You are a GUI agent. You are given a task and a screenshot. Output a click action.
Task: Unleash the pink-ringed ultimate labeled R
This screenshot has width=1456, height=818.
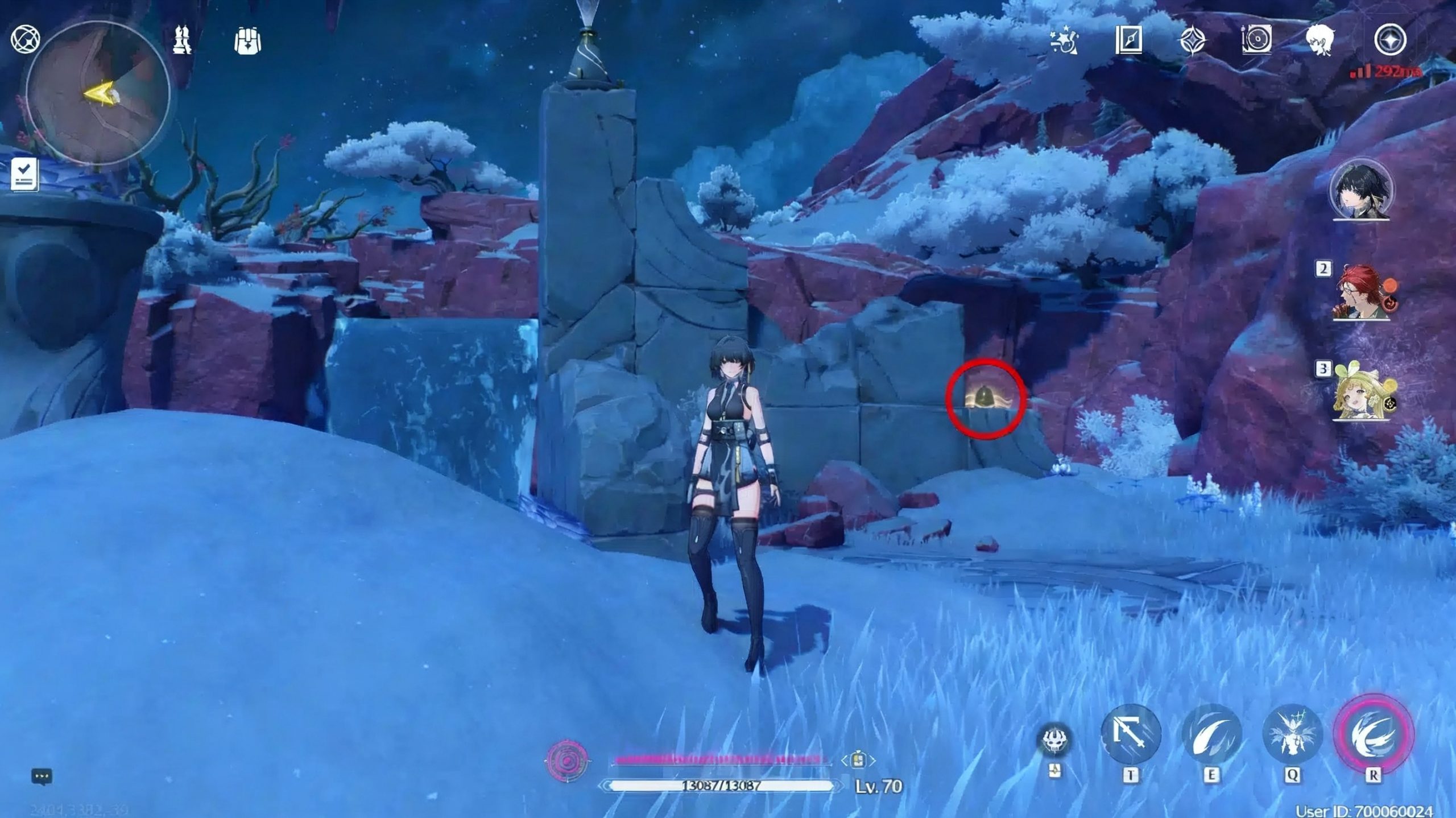(1373, 734)
